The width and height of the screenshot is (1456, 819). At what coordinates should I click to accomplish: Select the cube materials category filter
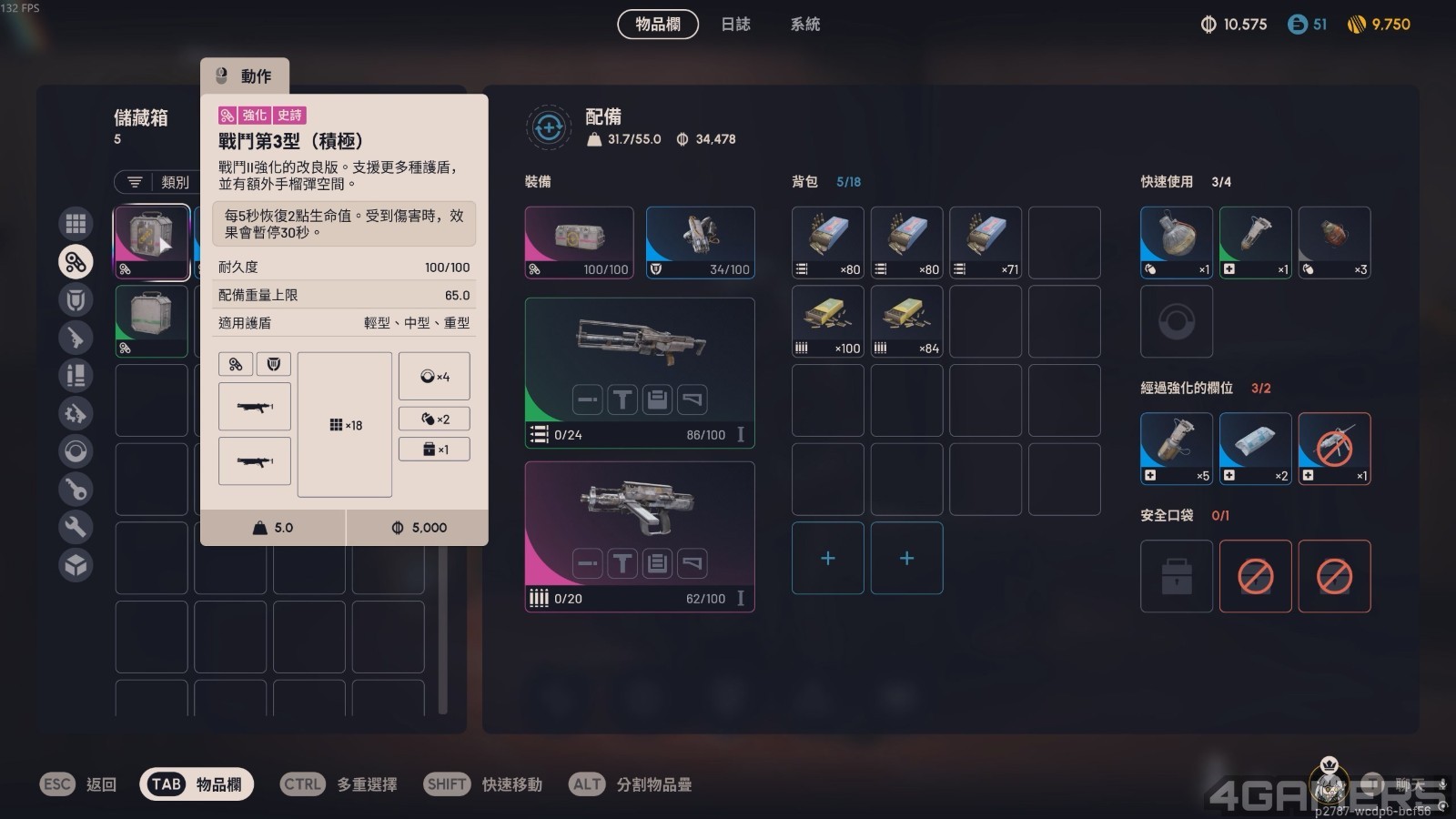pos(76,565)
